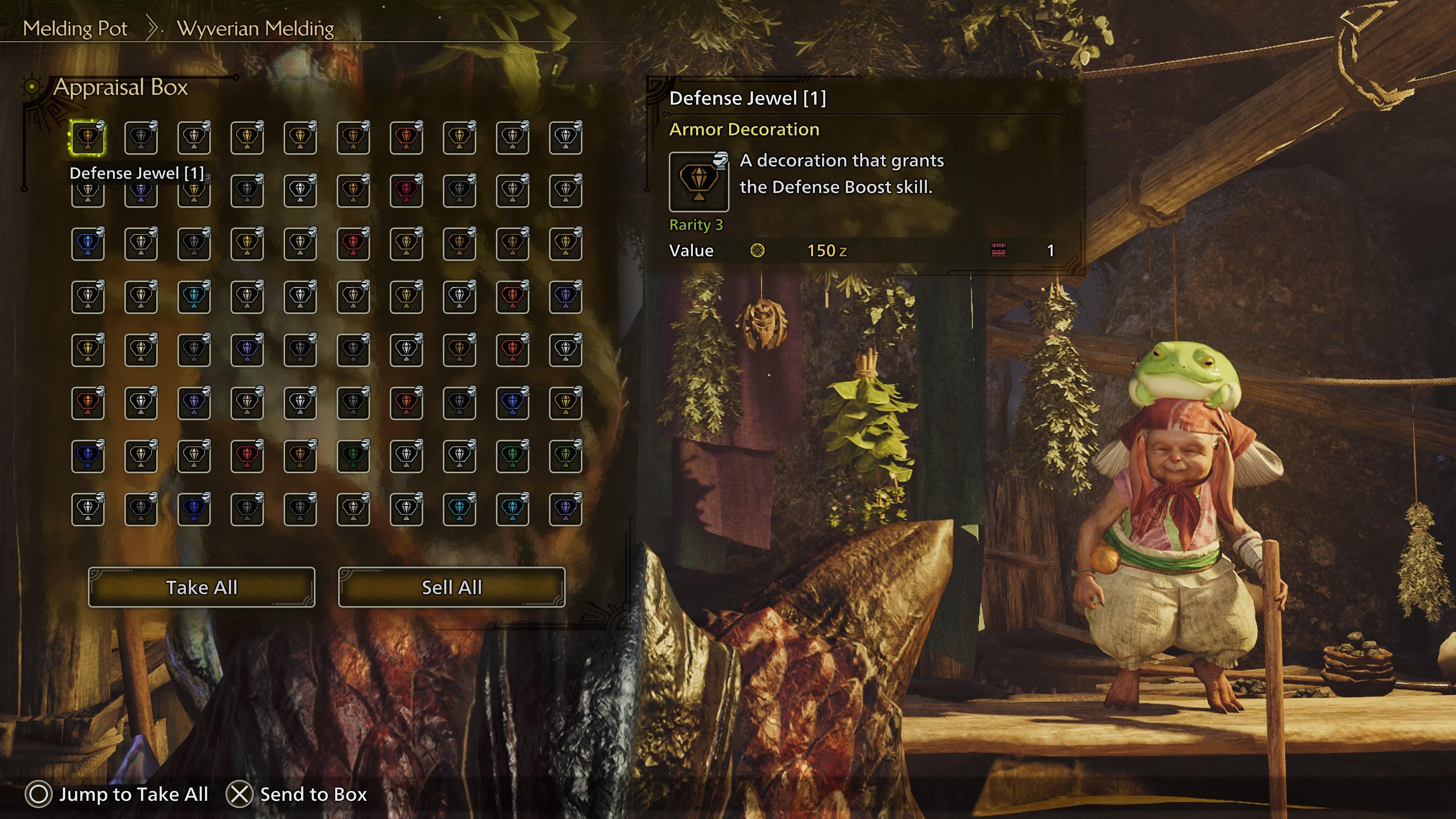Screen dimensions: 1456x819
Task: Select the highlighted Defense Jewel [1] slot
Action: coord(88,137)
